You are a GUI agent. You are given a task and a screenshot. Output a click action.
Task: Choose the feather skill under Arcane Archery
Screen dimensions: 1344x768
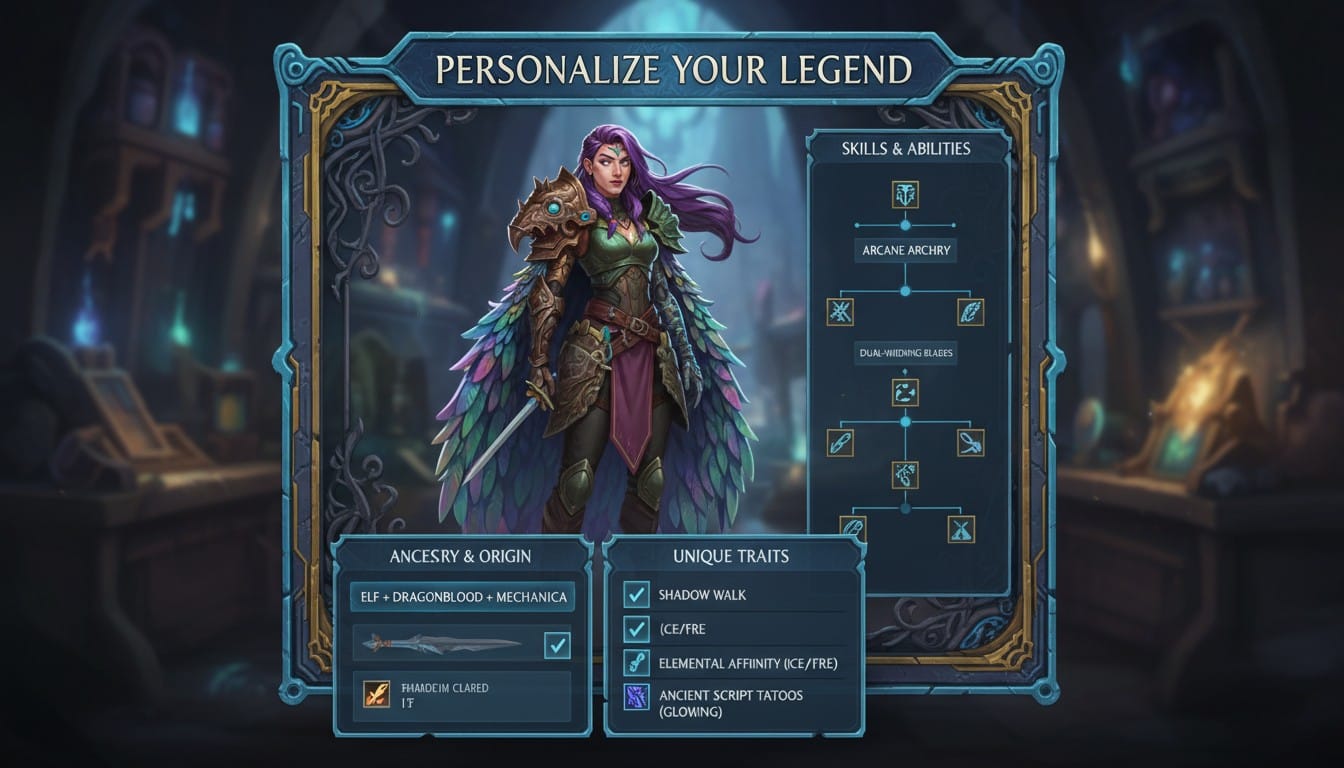[x=970, y=311]
